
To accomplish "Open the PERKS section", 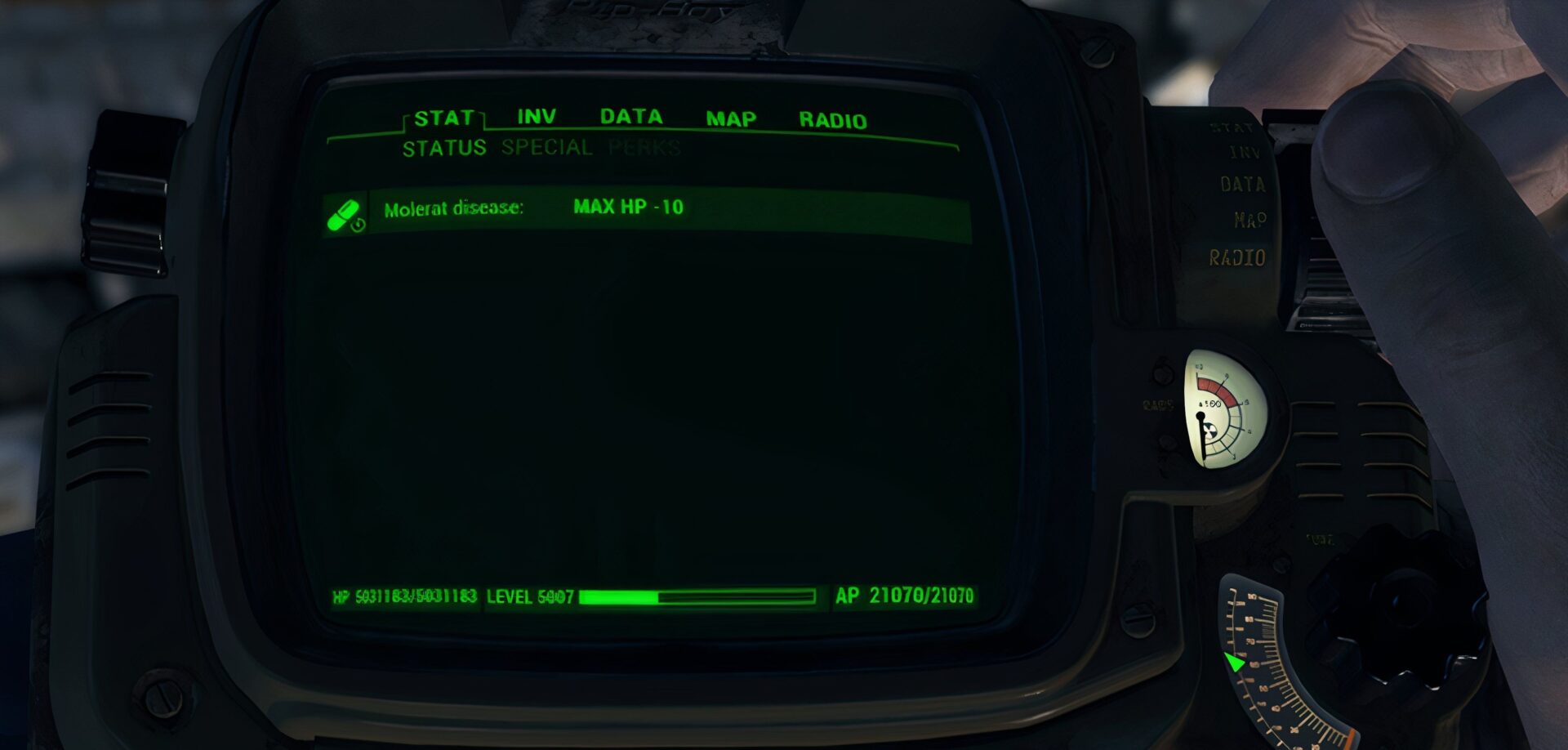I will (644, 149).
